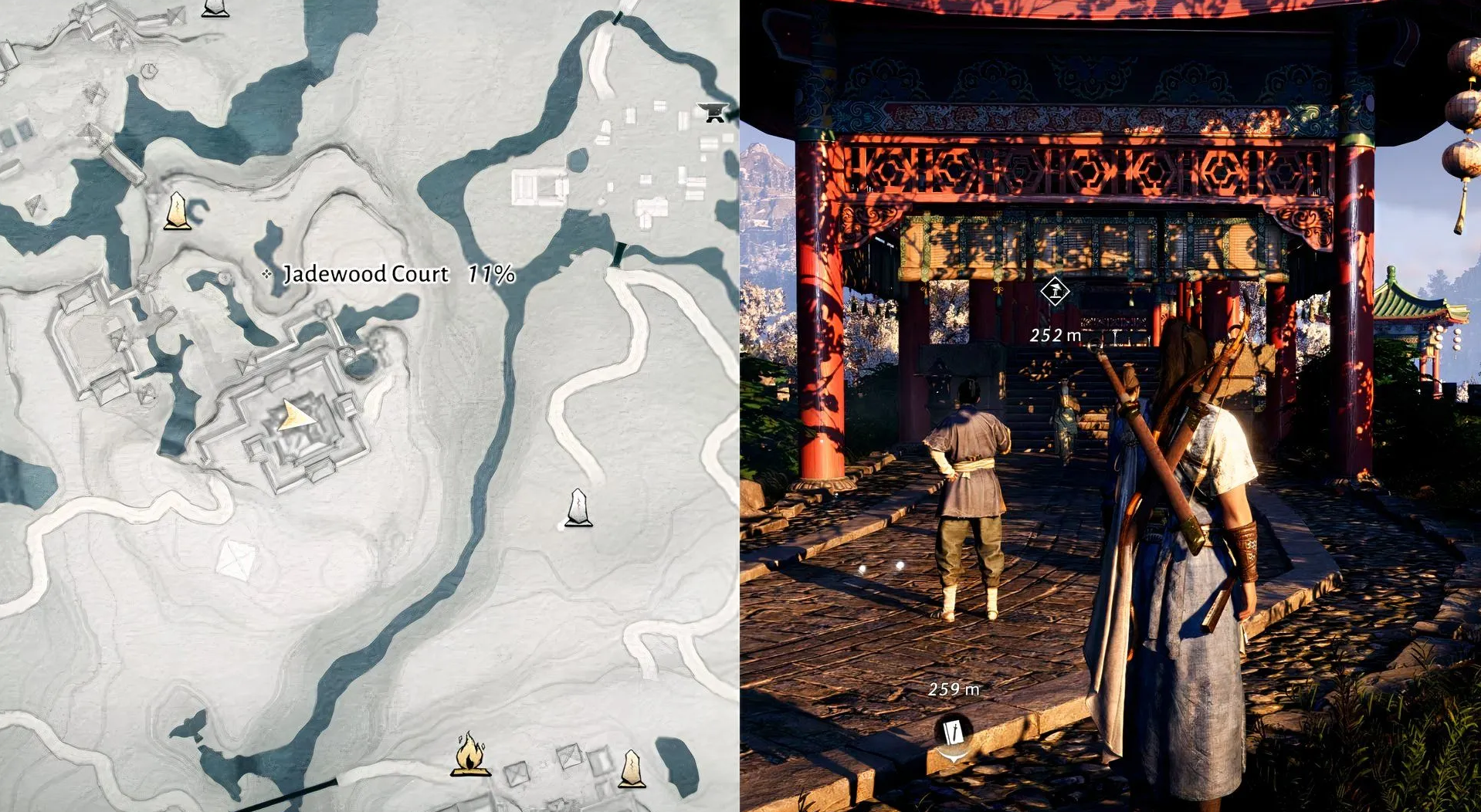Select the stone marker beside the campfire icon
This screenshot has width=1481, height=812.
[632, 768]
